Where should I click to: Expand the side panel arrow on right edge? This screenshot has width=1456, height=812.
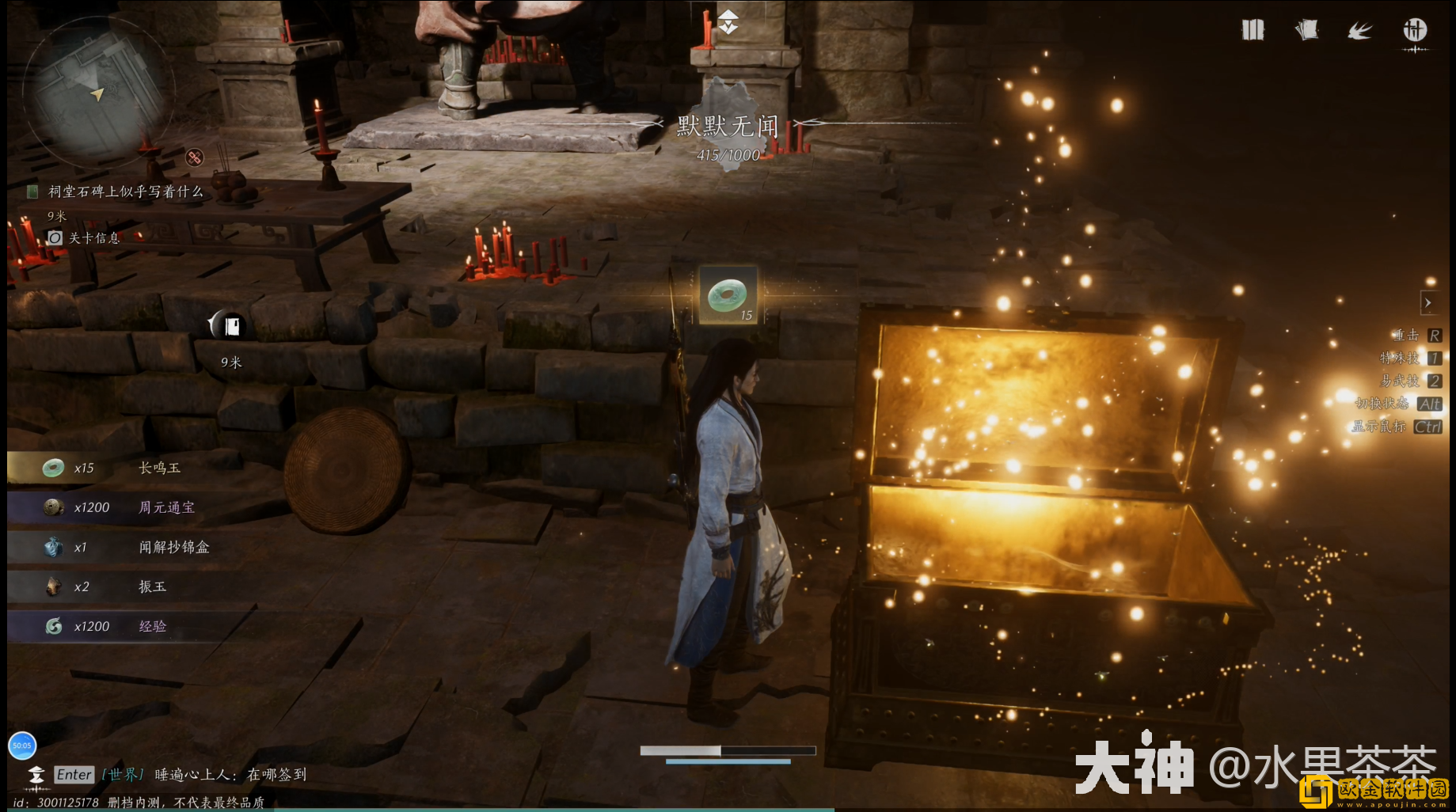(x=1427, y=302)
